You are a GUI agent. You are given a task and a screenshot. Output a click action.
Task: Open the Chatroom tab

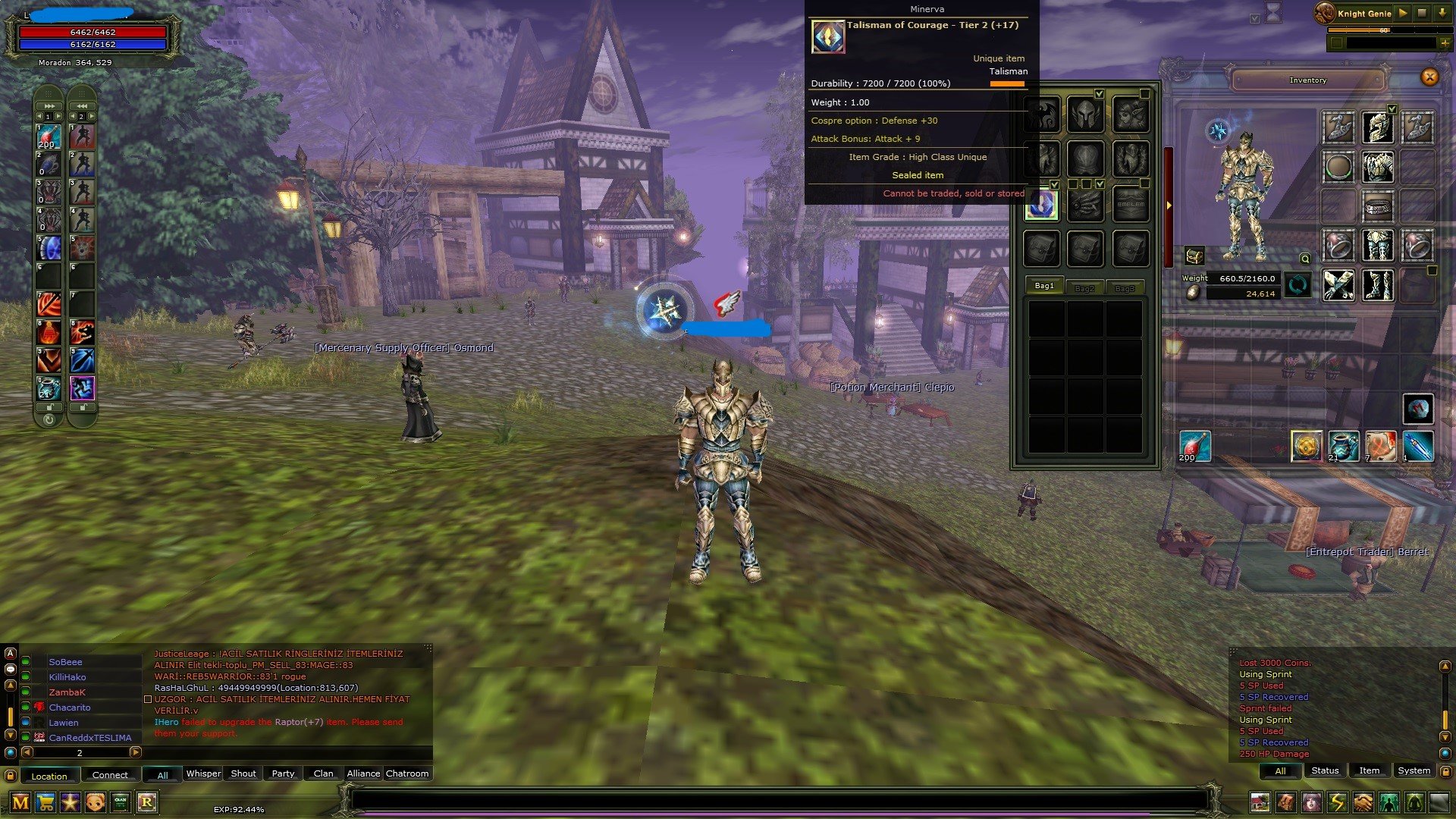coord(407,773)
